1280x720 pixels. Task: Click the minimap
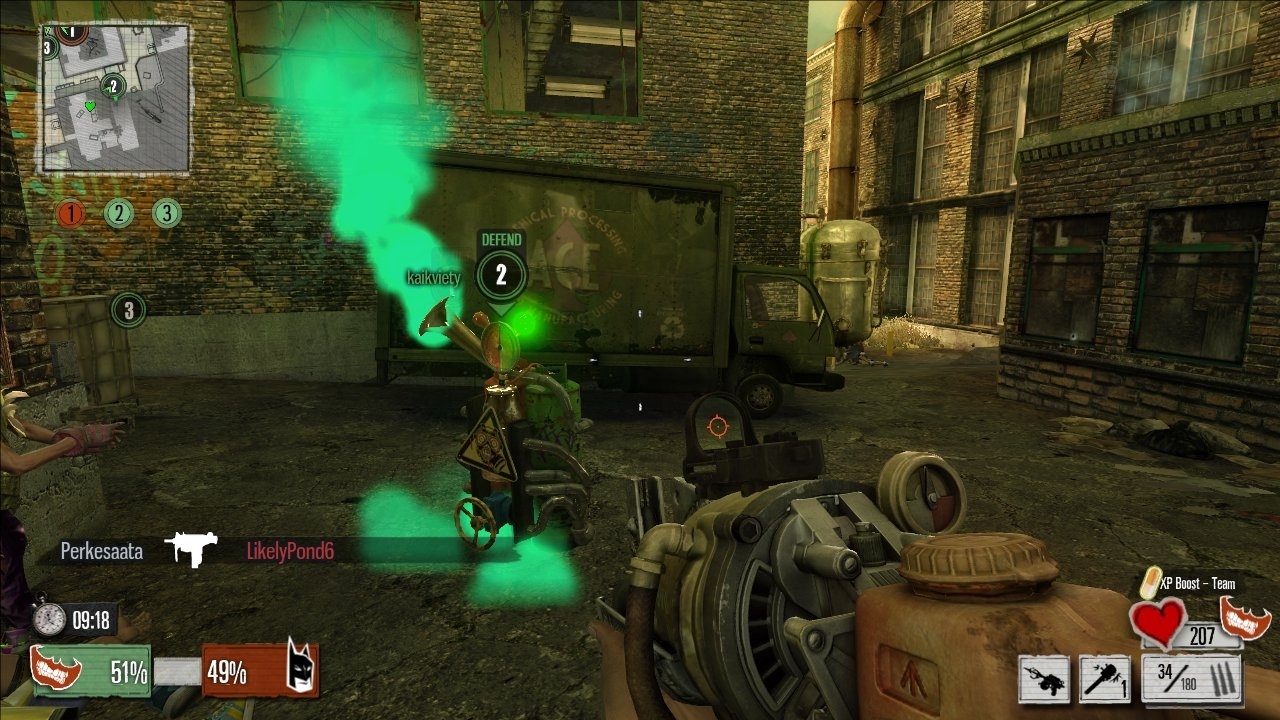(114, 98)
